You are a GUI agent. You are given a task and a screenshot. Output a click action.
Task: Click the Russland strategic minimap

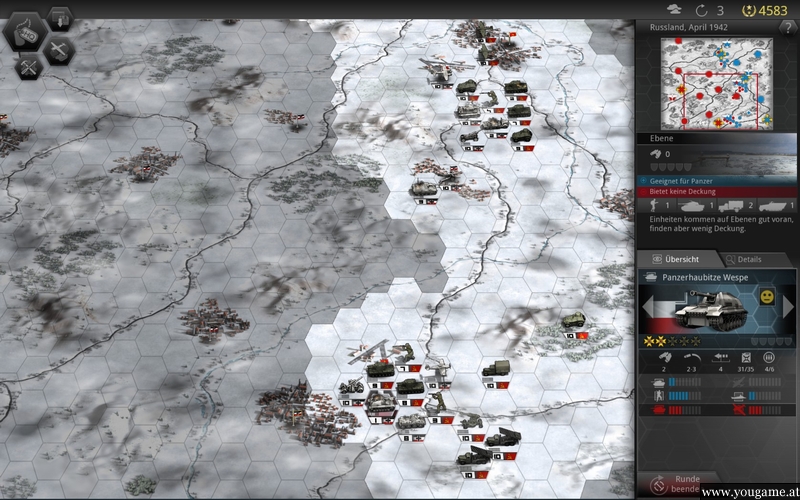click(717, 83)
